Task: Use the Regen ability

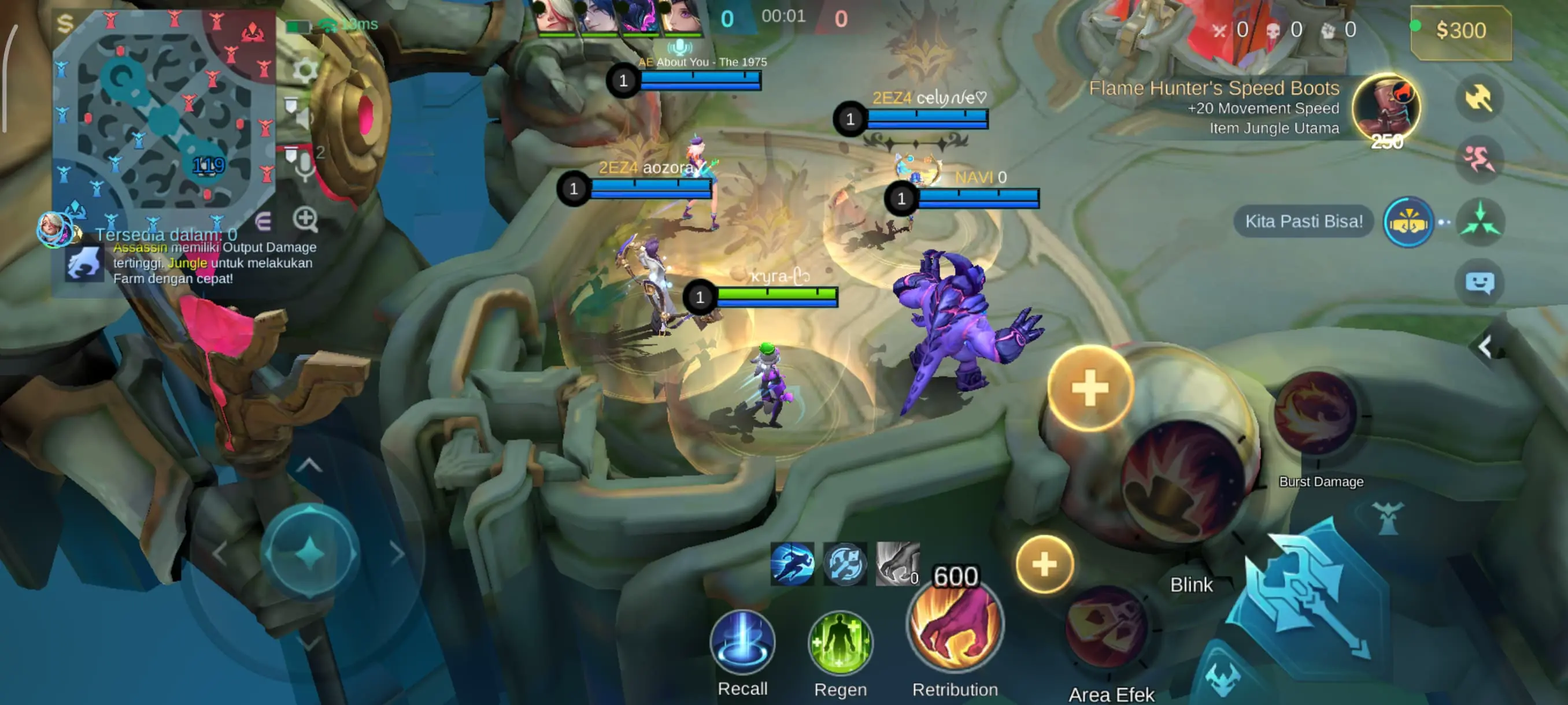Action: click(x=840, y=644)
